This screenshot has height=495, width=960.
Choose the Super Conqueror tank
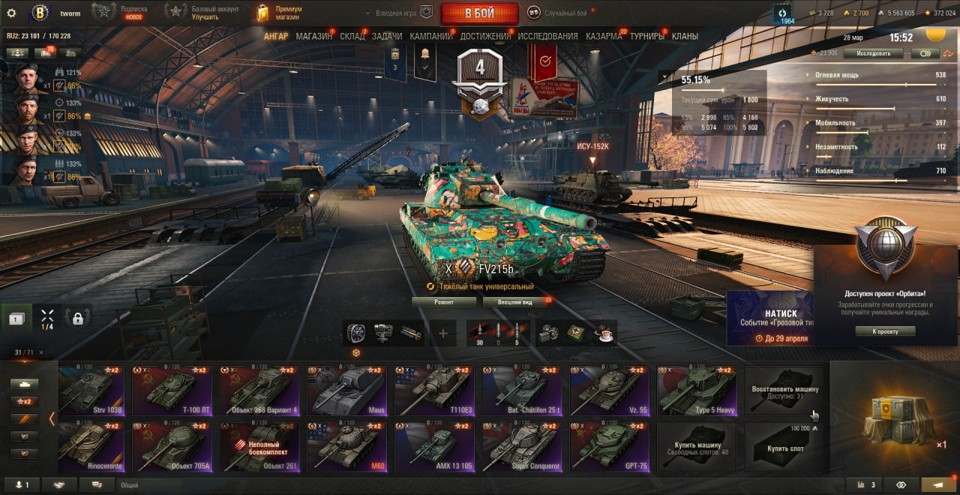[x=522, y=447]
